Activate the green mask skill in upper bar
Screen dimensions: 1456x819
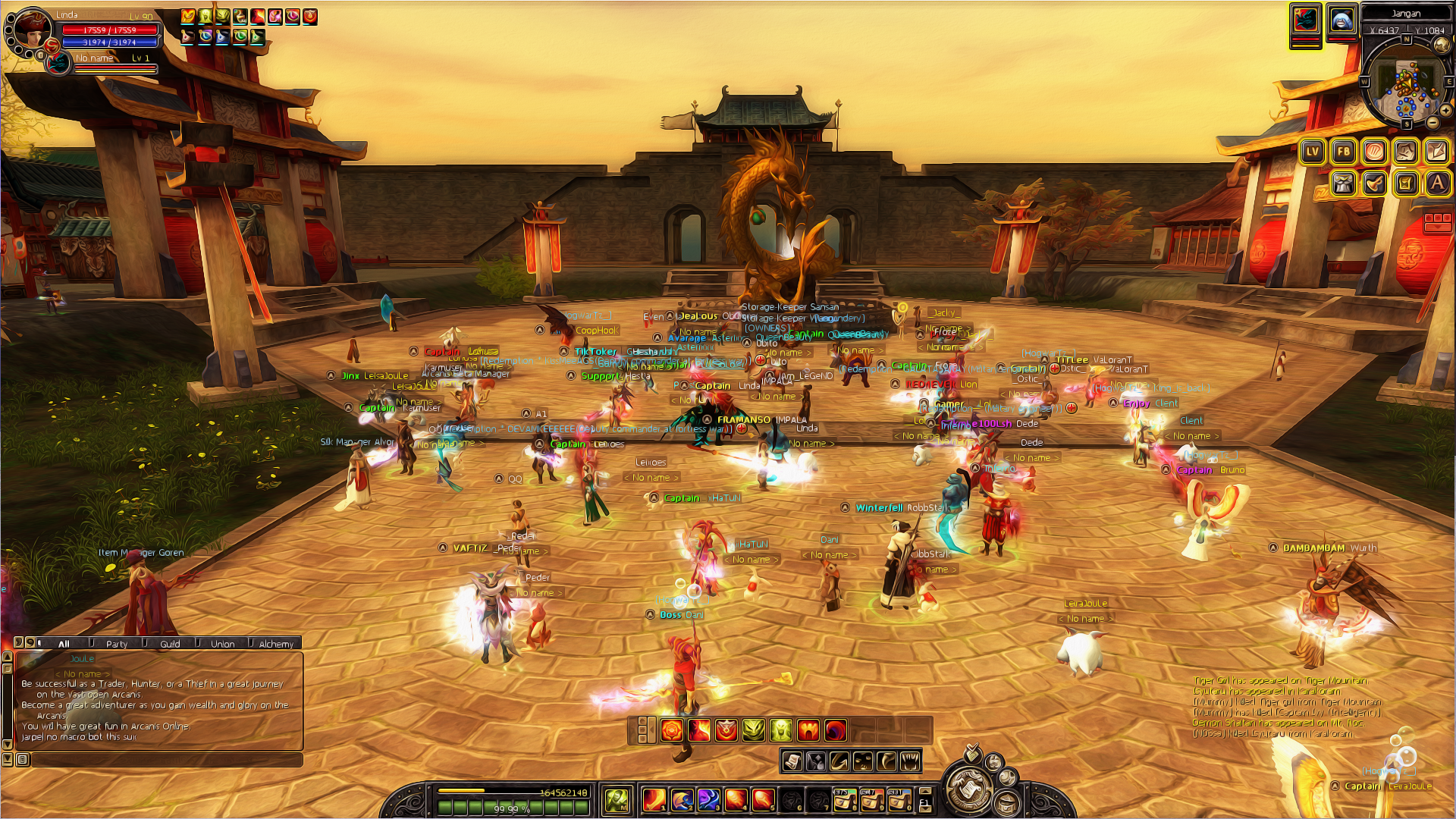753,730
